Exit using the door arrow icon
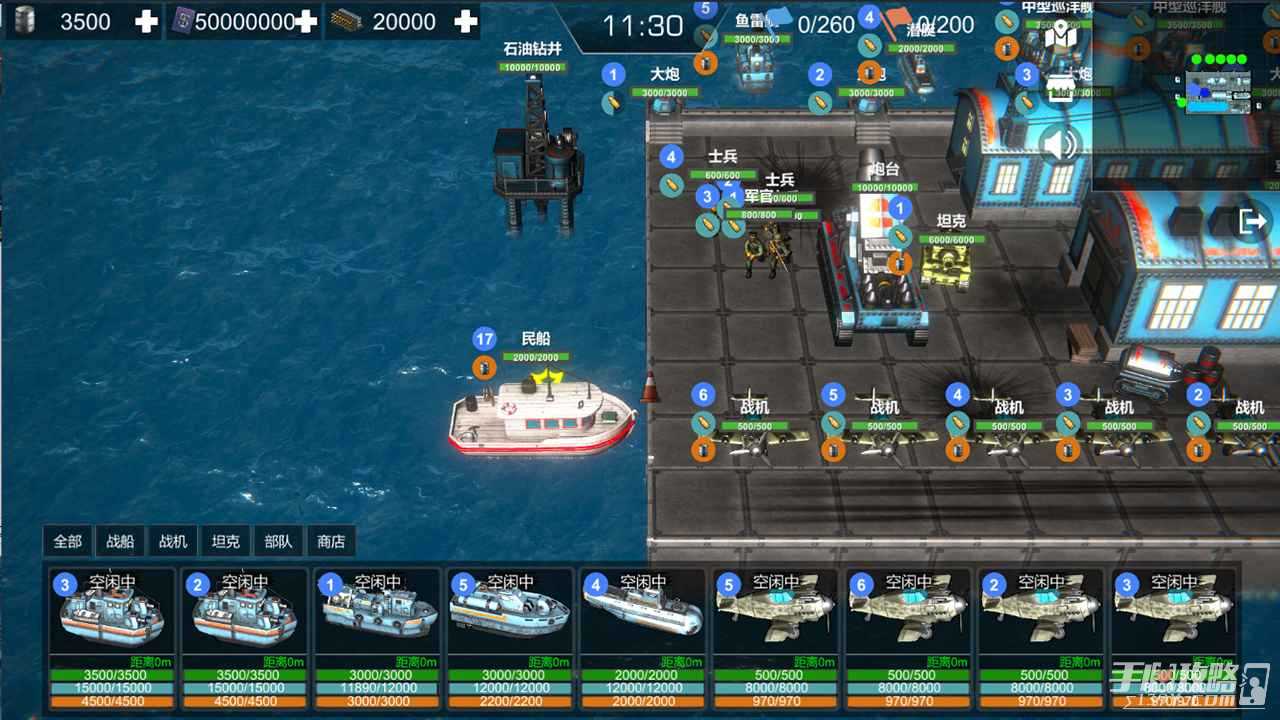 click(x=1252, y=221)
